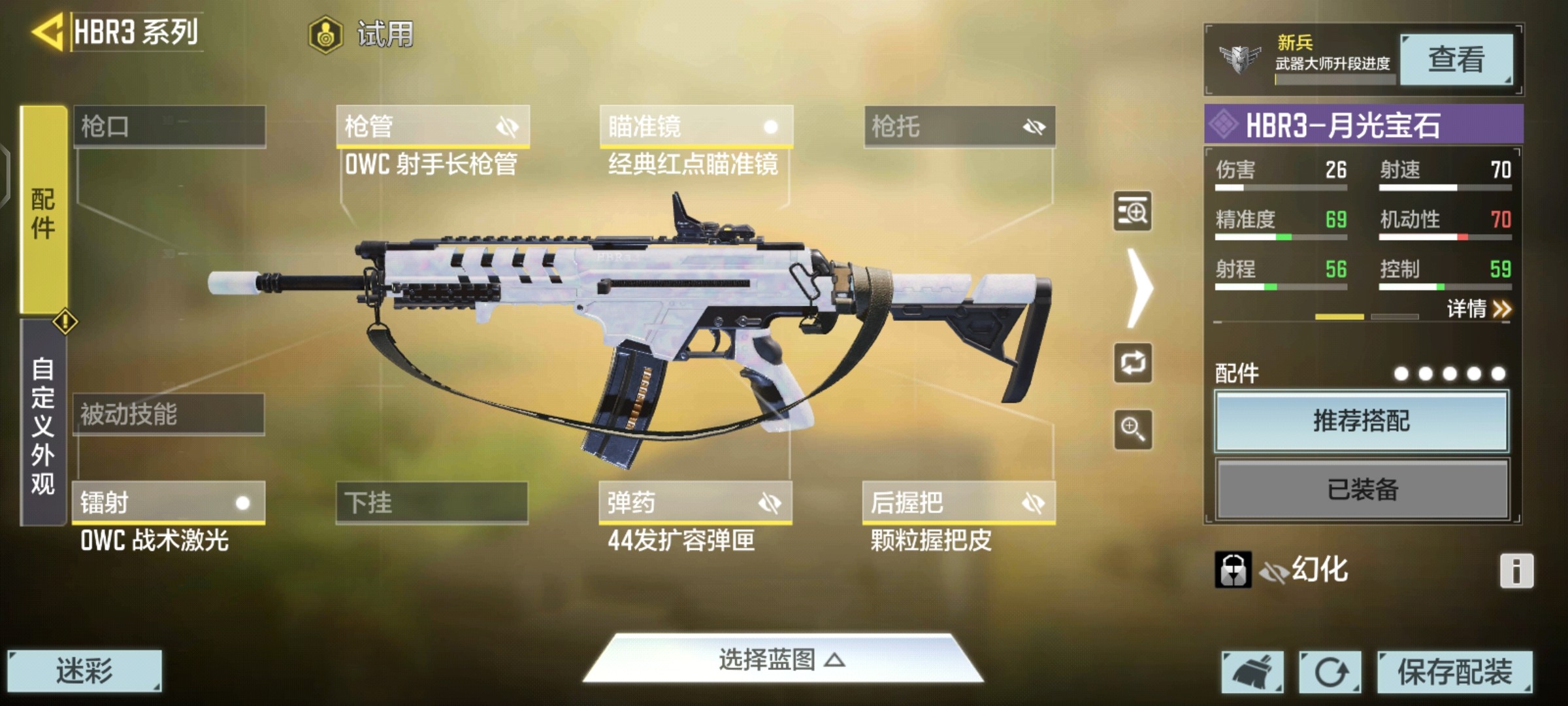The width and height of the screenshot is (1568, 706).
Task: Clear attachments with the broom icon
Action: coord(1252,671)
